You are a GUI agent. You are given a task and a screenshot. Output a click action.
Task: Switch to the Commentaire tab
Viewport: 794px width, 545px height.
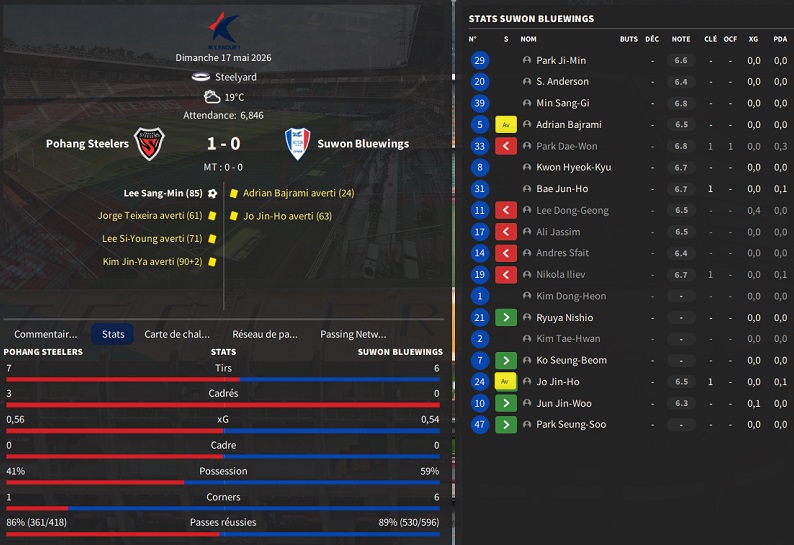click(x=46, y=334)
